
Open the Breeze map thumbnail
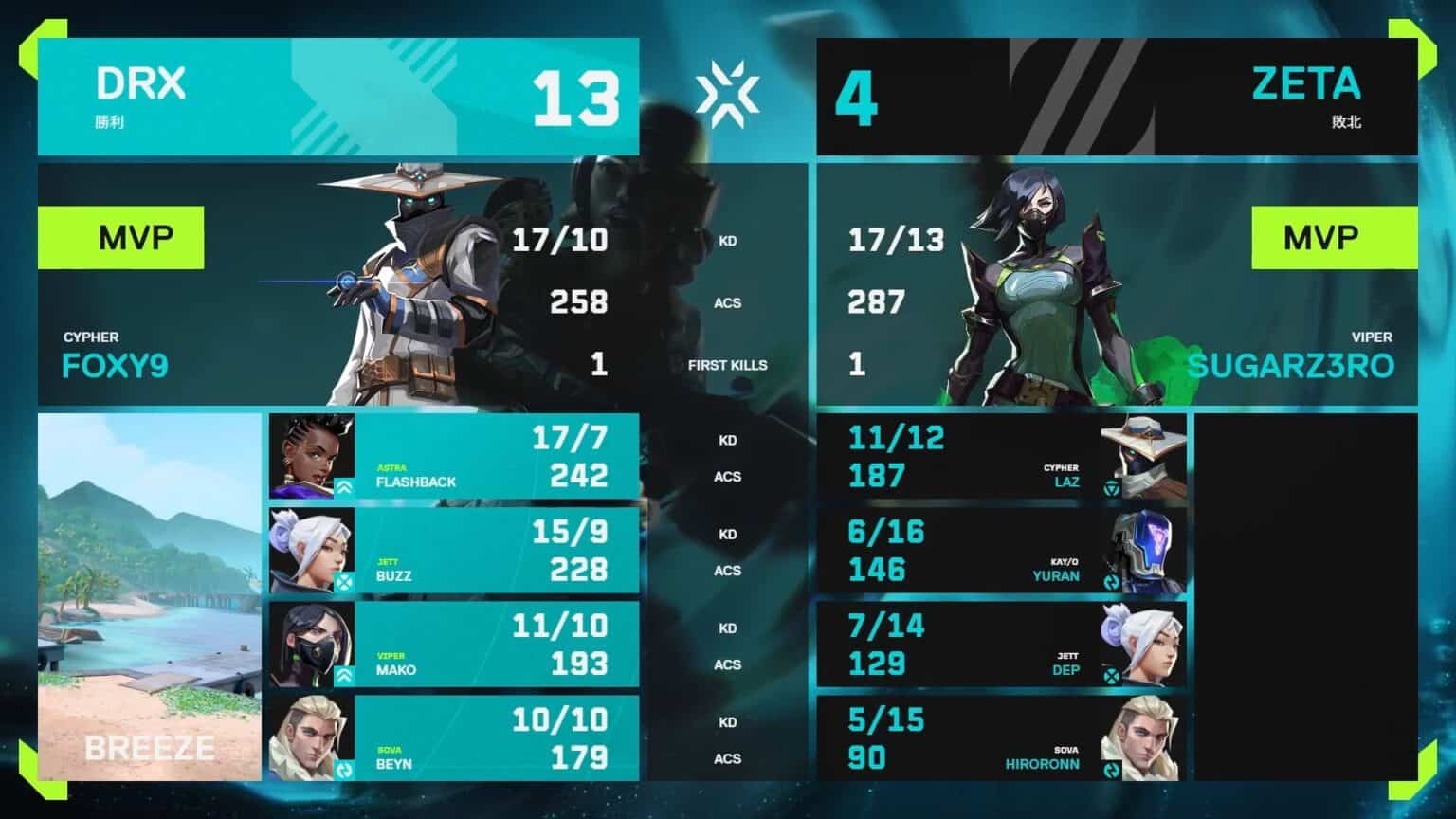tap(149, 597)
